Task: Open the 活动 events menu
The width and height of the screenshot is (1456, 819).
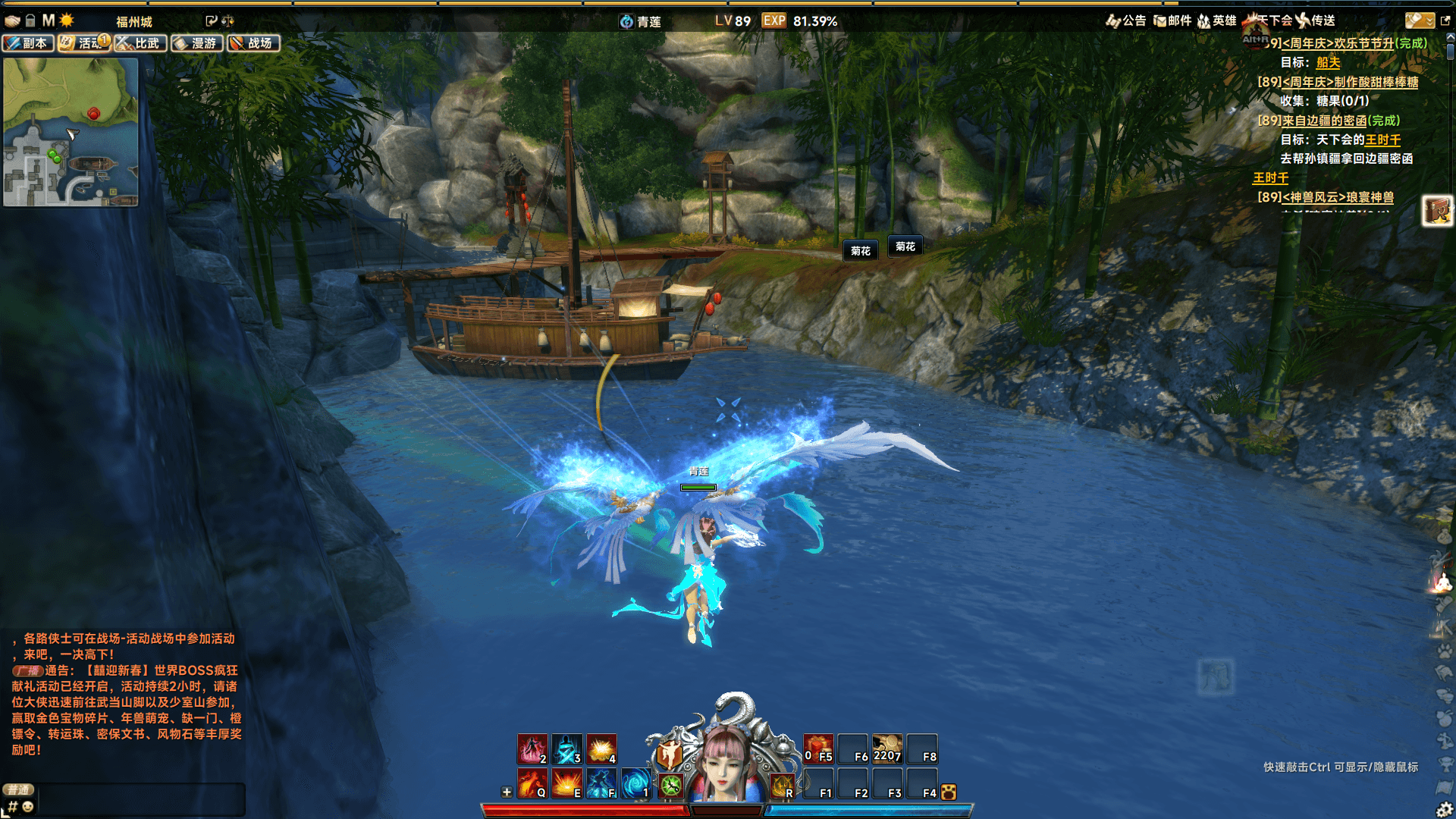Action: click(84, 43)
